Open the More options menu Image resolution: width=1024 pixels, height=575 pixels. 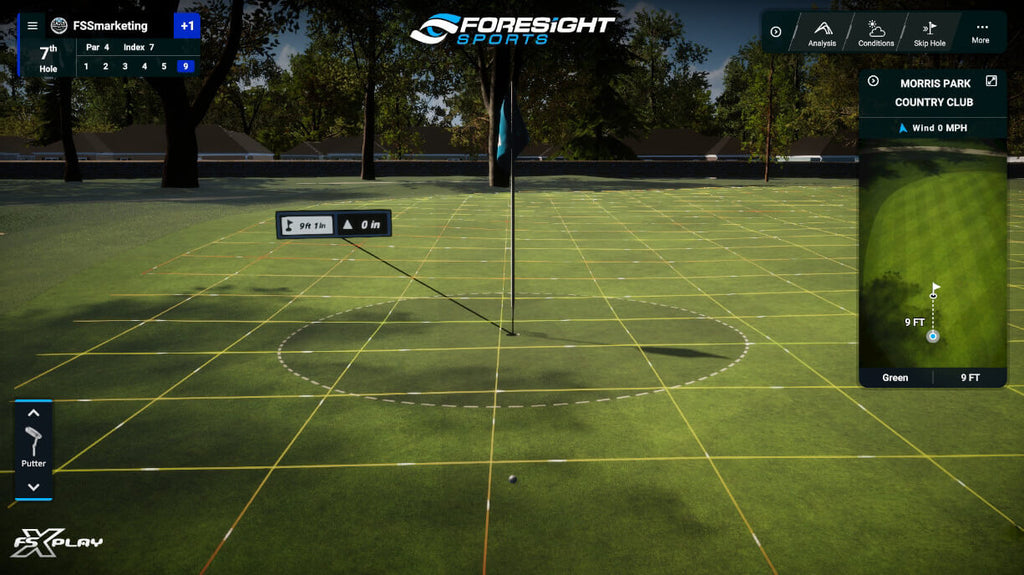tap(980, 32)
